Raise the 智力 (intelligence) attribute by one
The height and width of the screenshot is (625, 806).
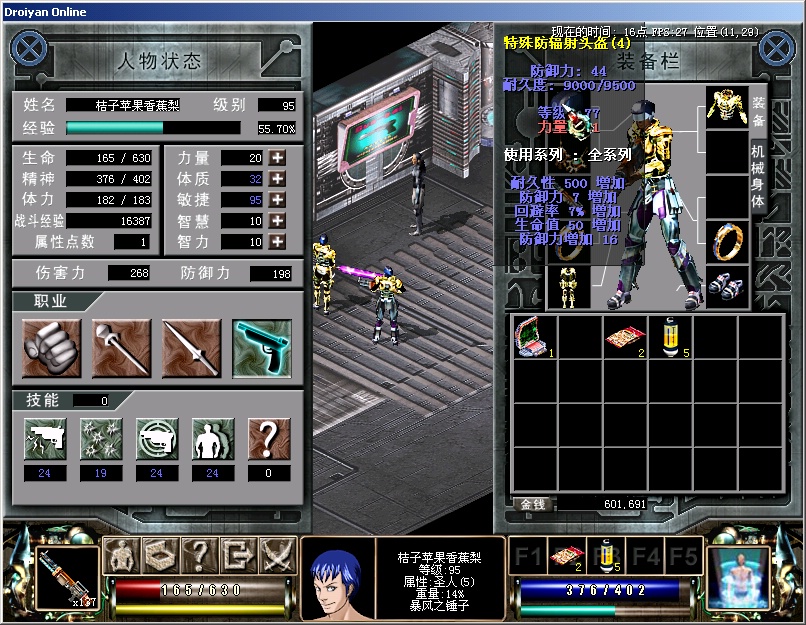click(277, 242)
